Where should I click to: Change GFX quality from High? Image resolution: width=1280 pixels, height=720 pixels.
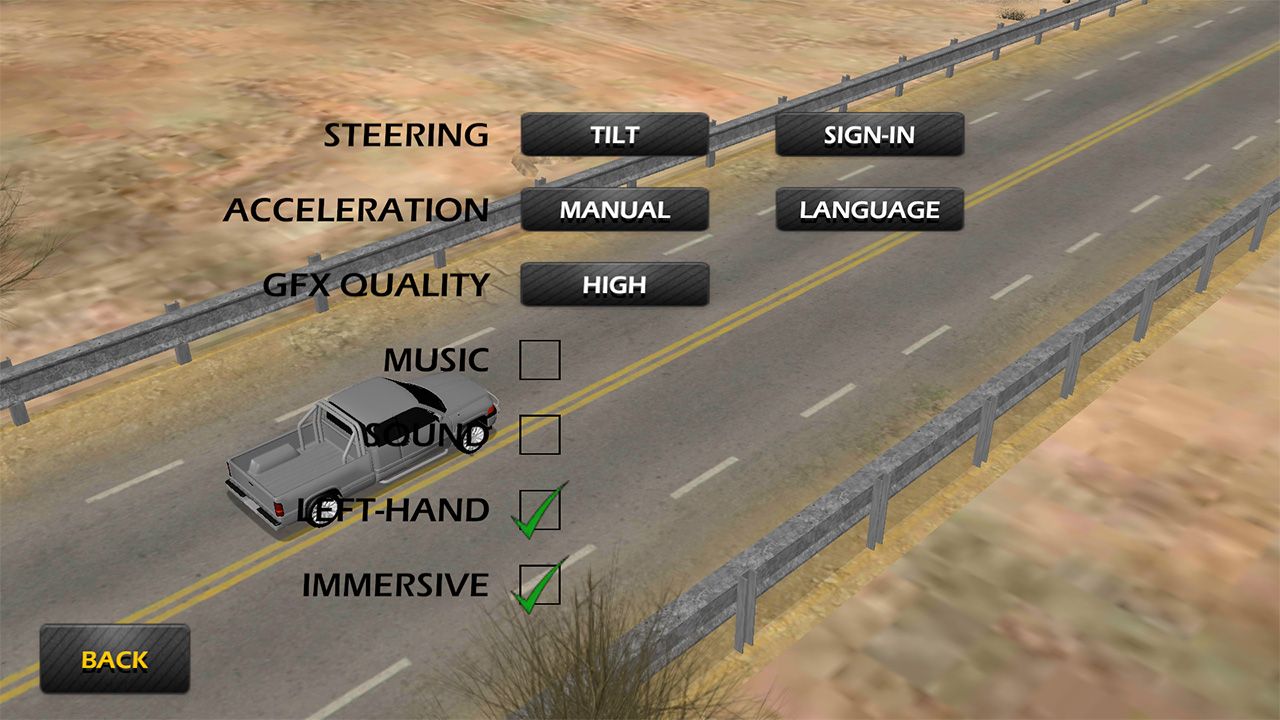click(x=614, y=285)
